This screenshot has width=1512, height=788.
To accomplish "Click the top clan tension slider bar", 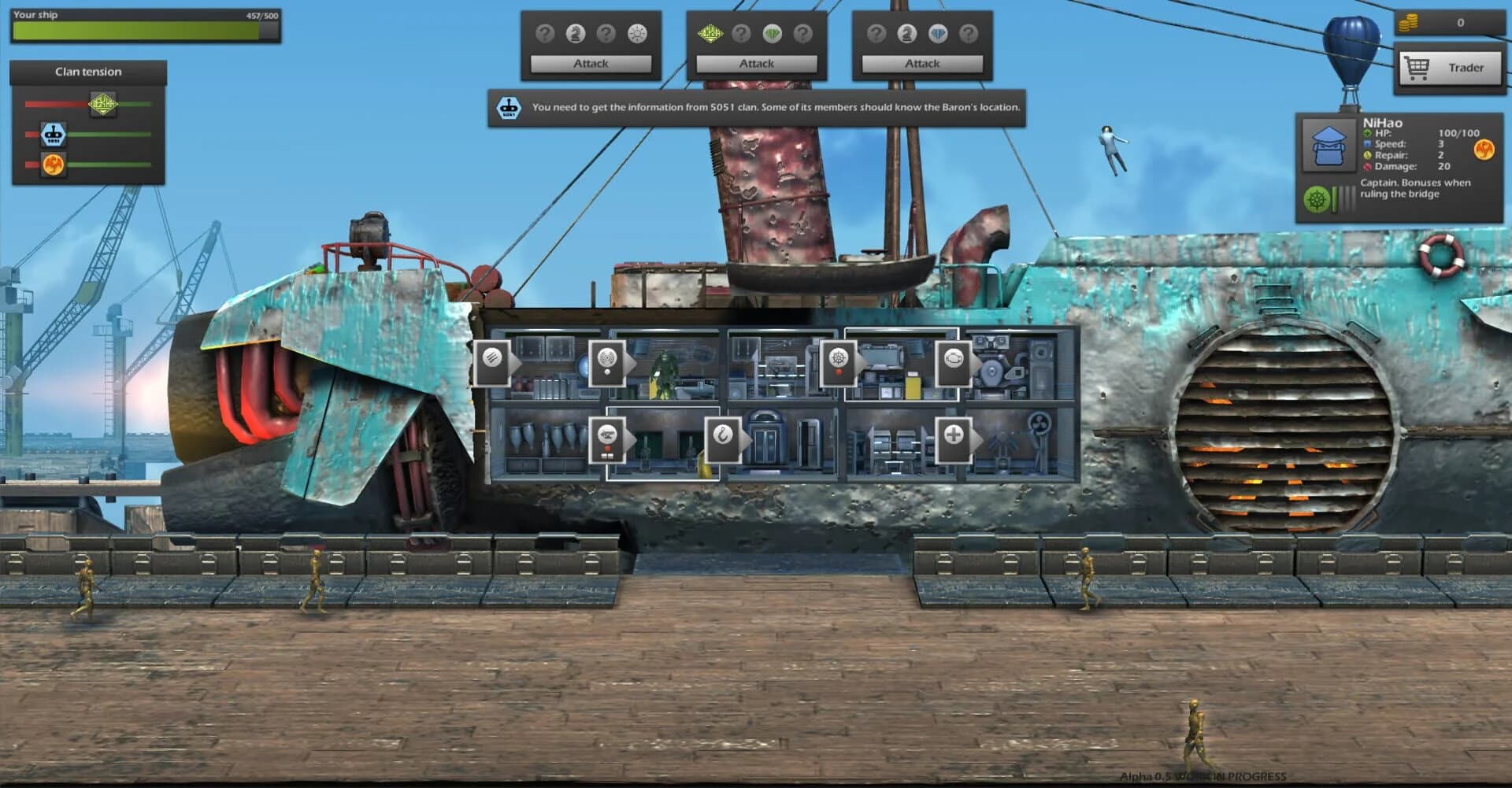I will click(87, 102).
